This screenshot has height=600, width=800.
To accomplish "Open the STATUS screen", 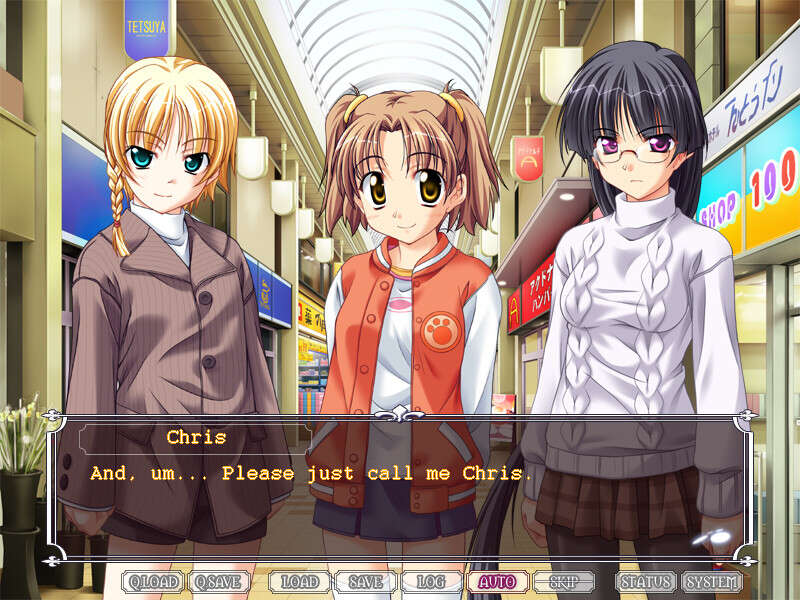I will click(x=645, y=581).
